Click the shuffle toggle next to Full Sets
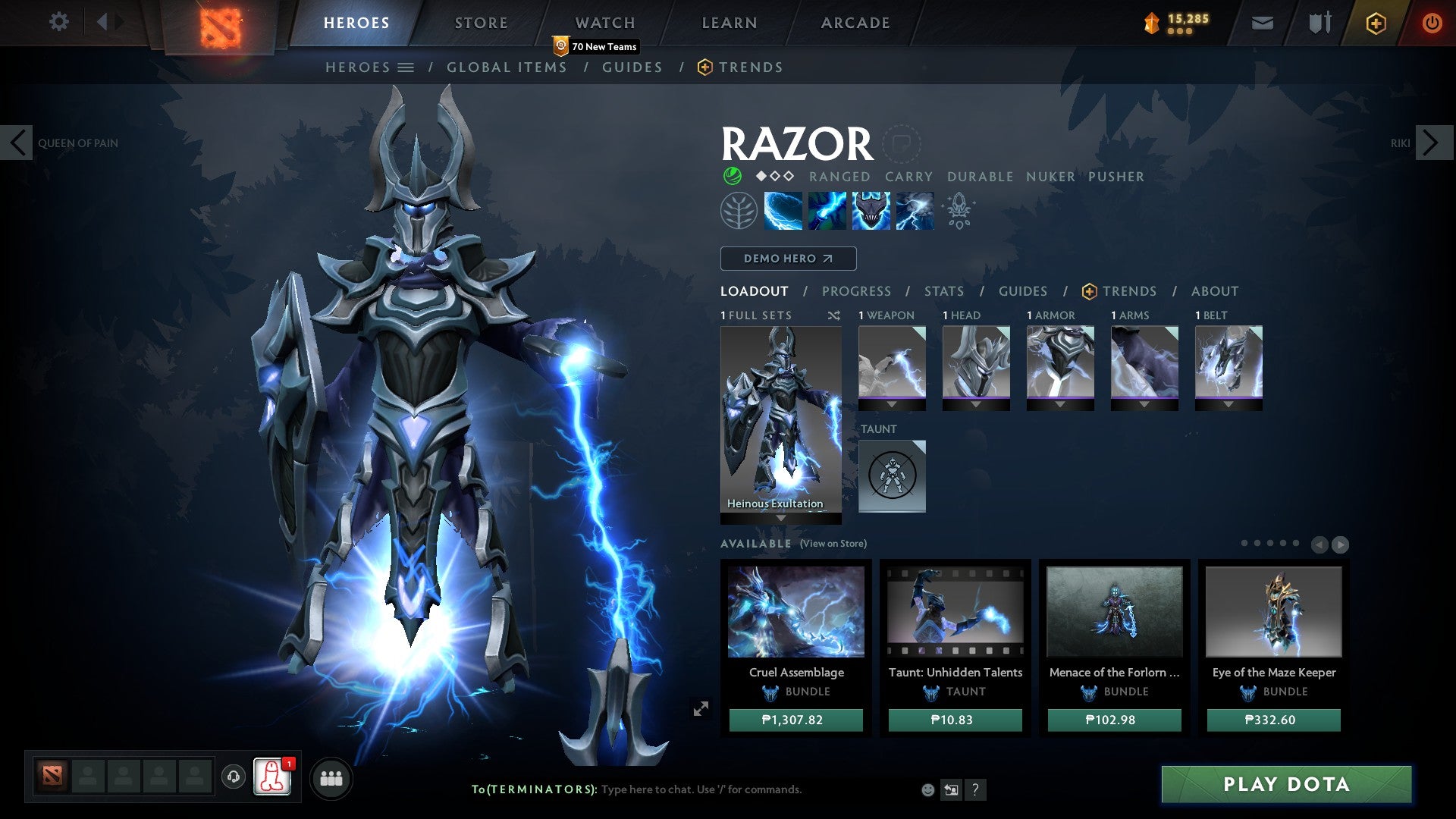This screenshot has width=1456, height=819. (834, 315)
